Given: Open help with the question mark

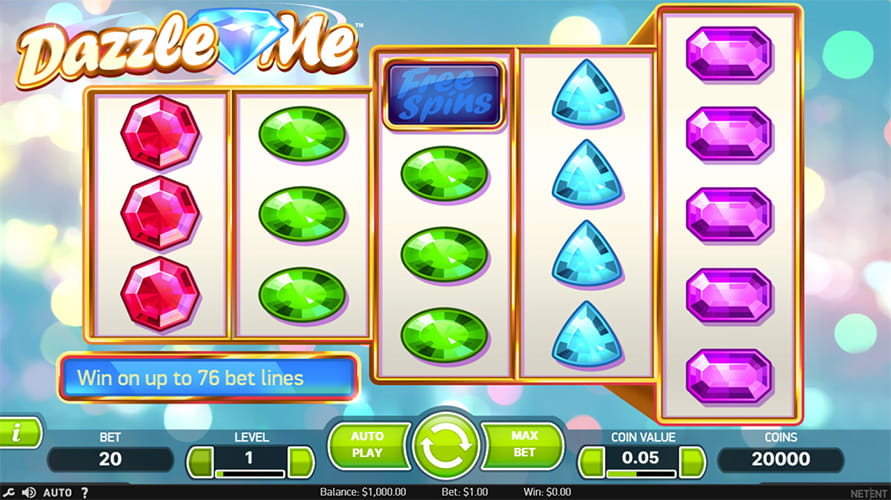Looking at the screenshot, I should point(84,492).
